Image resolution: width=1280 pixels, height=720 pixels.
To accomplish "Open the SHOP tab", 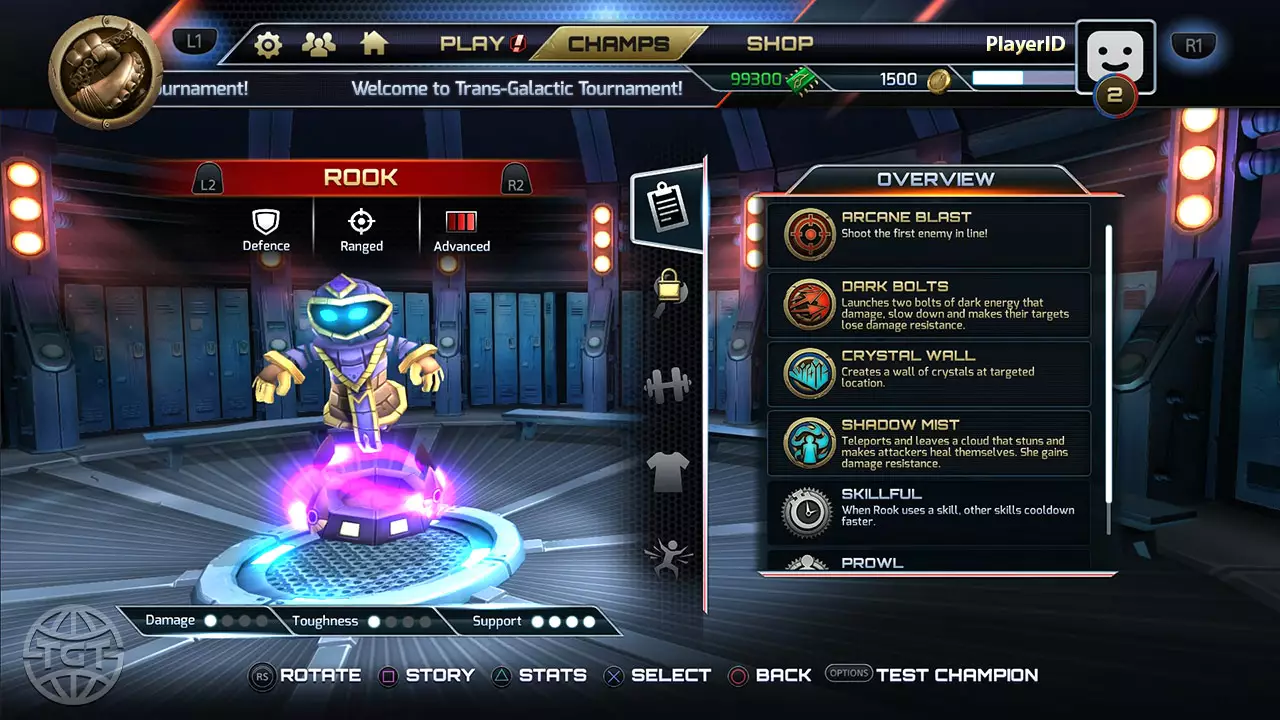I will 780,43.
